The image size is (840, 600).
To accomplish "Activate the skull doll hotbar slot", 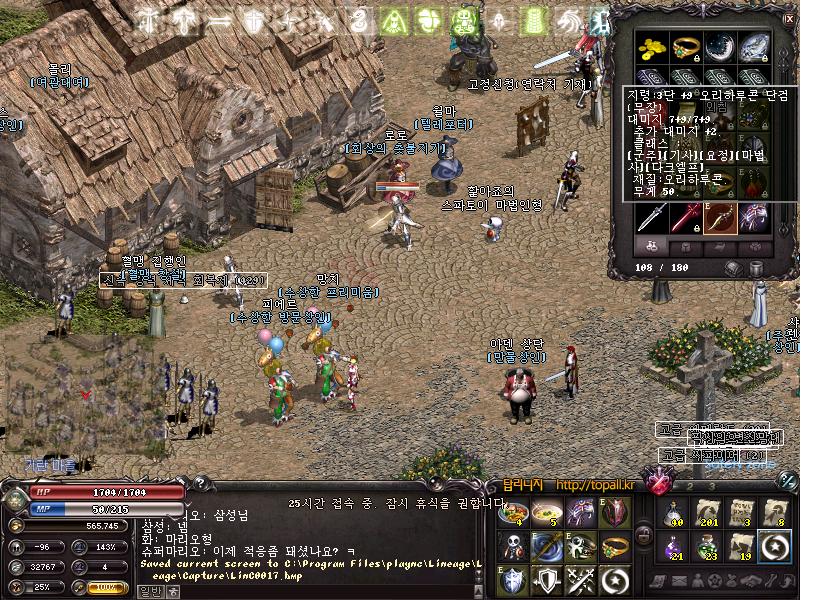I will click(x=513, y=545).
